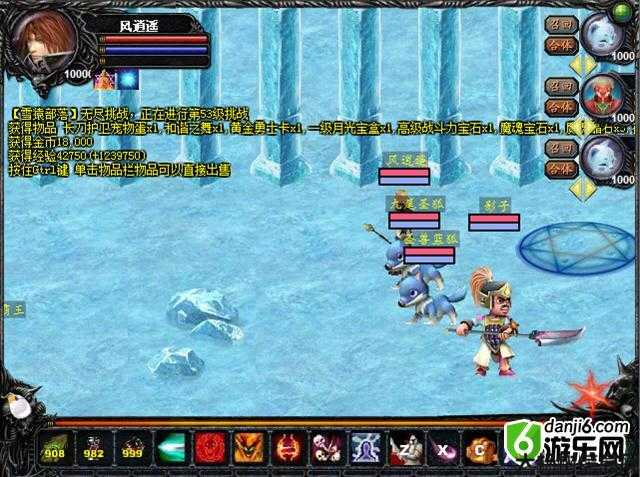Viewport: 640px width, 477px height.
Task: Activate the pink skull skill
Action: (x=325, y=448)
